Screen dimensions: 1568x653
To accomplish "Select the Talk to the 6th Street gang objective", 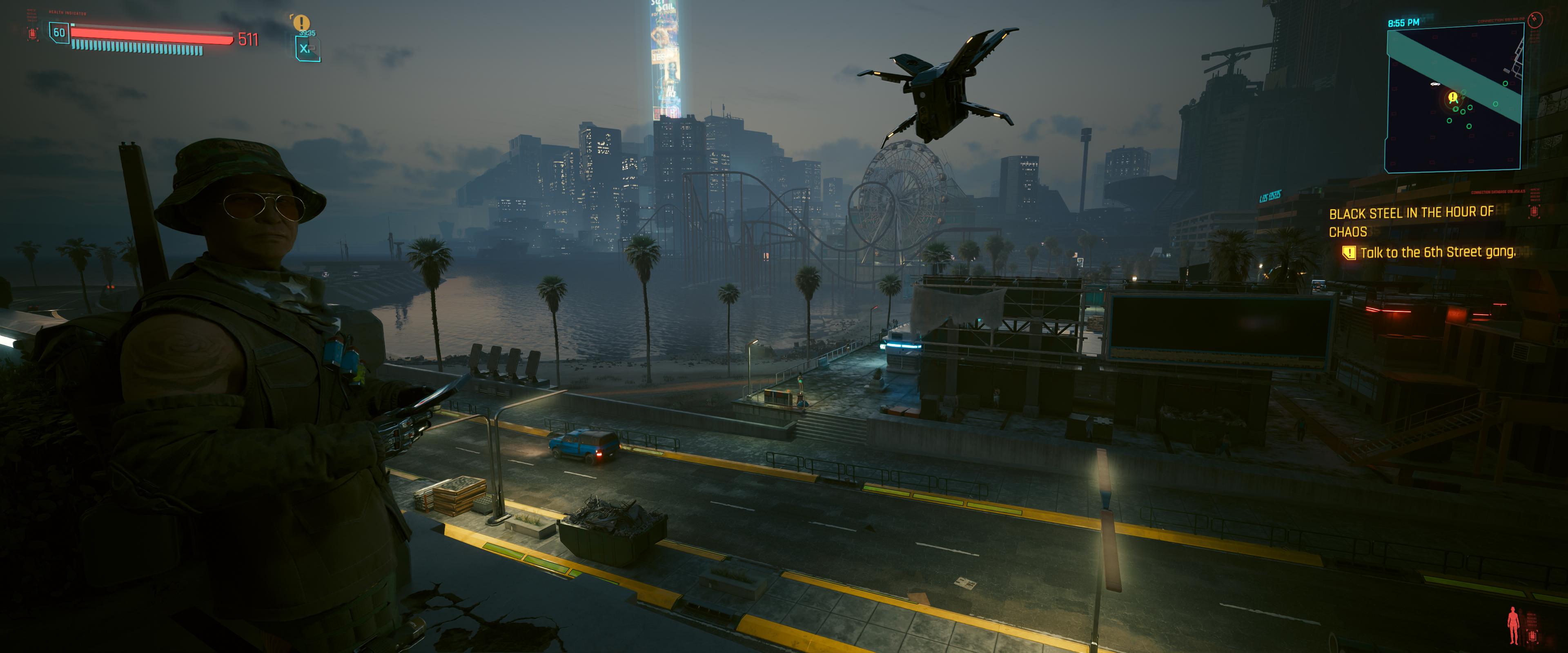I will tap(1437, 253).
